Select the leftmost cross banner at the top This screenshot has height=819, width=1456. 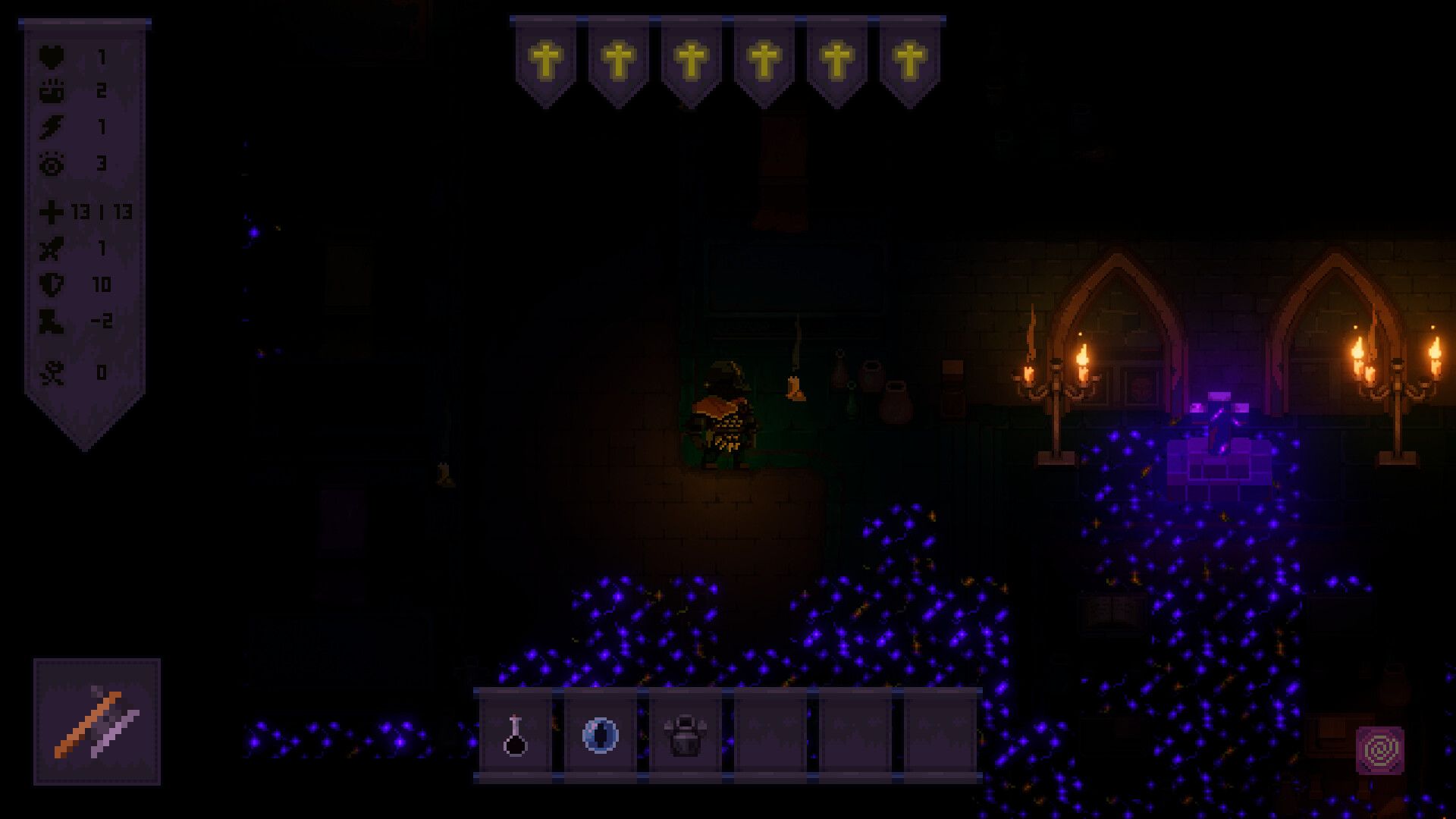point(548,58)
